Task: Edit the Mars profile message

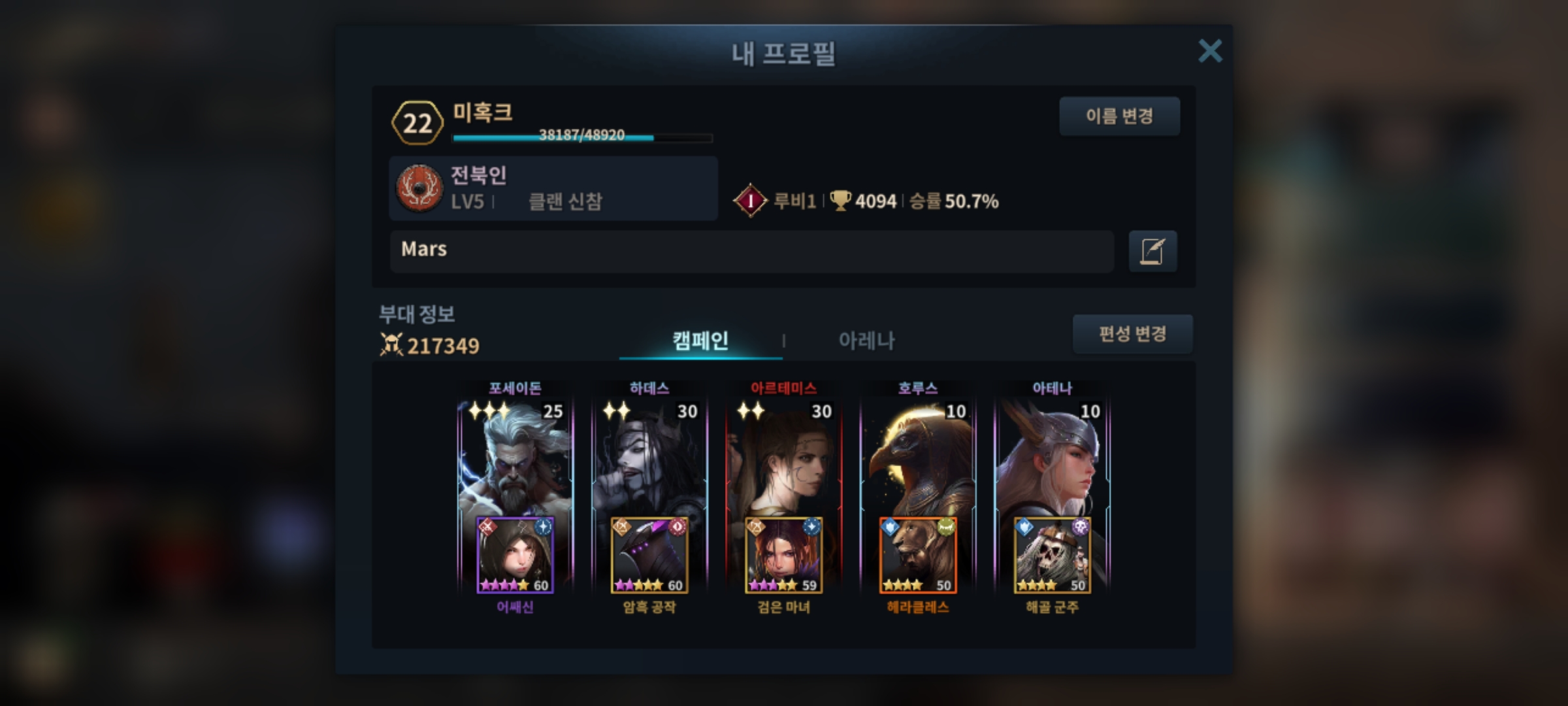Action: (x=1152, y=251)
